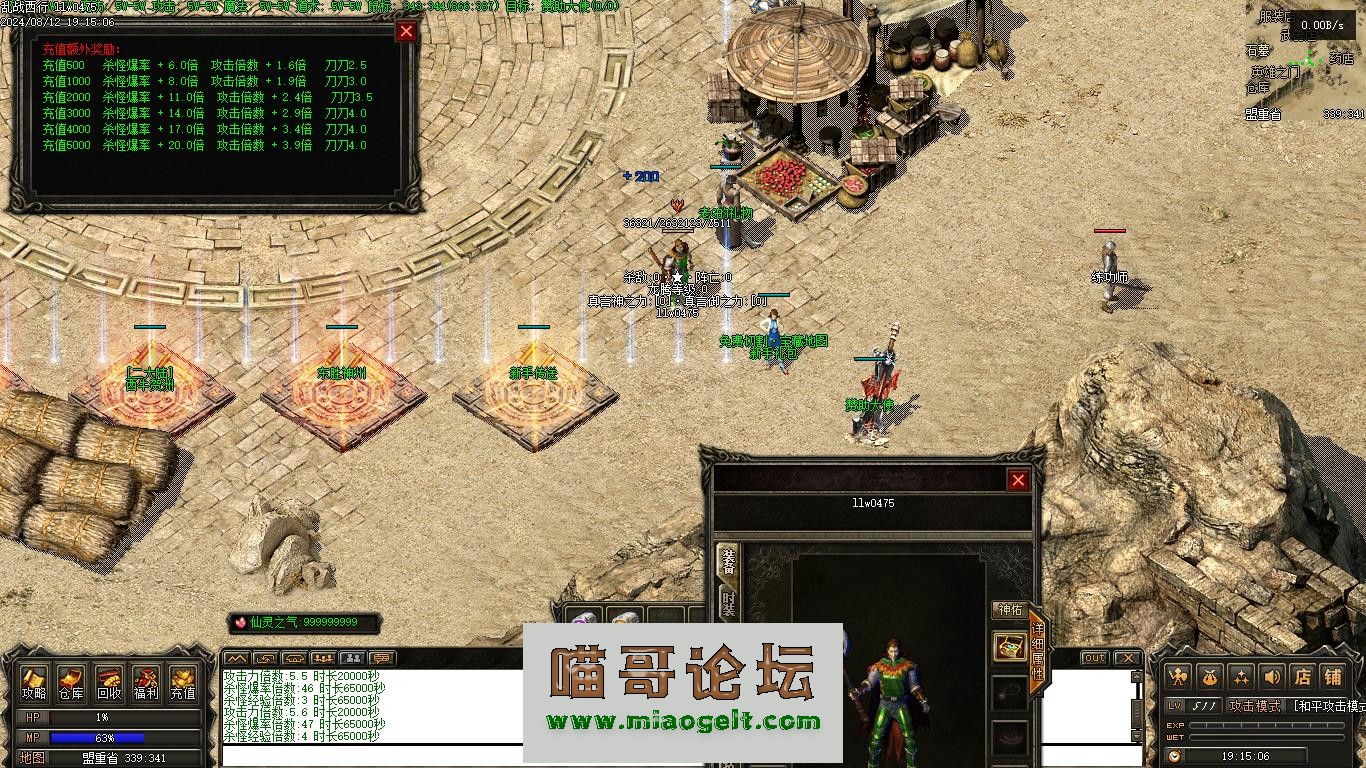Switch to the 时装 fashion tab

click(x=728, y=602)
